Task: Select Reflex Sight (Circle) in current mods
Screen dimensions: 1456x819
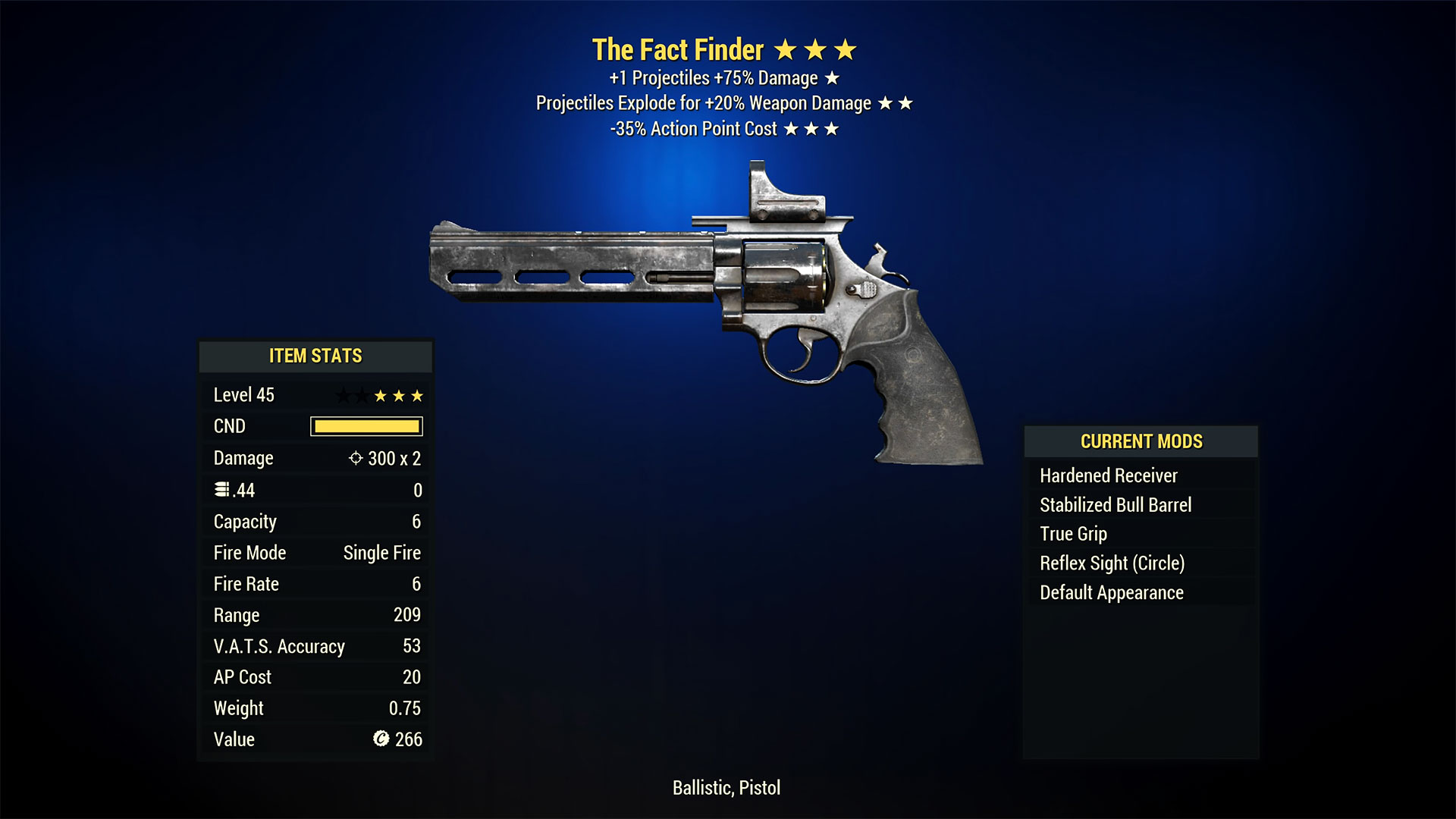Action: tap(1112, 563)
